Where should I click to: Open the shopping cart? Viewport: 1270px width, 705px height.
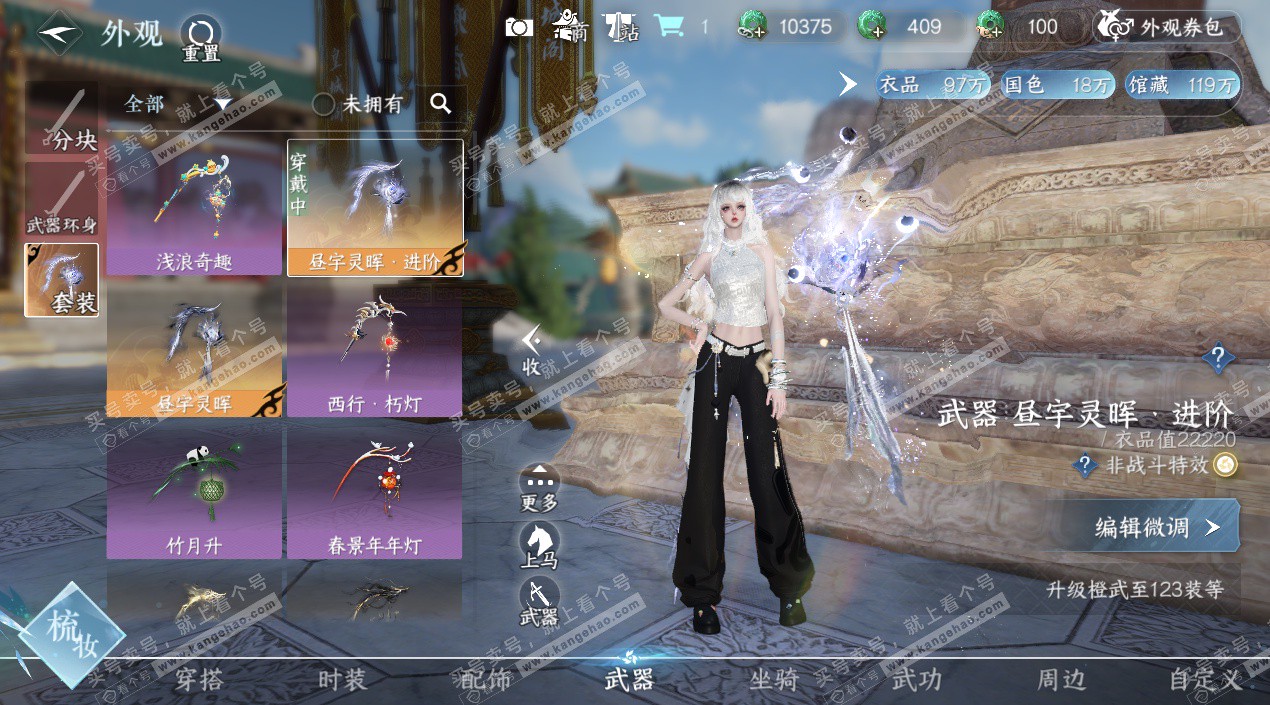[x=669, y=27]
